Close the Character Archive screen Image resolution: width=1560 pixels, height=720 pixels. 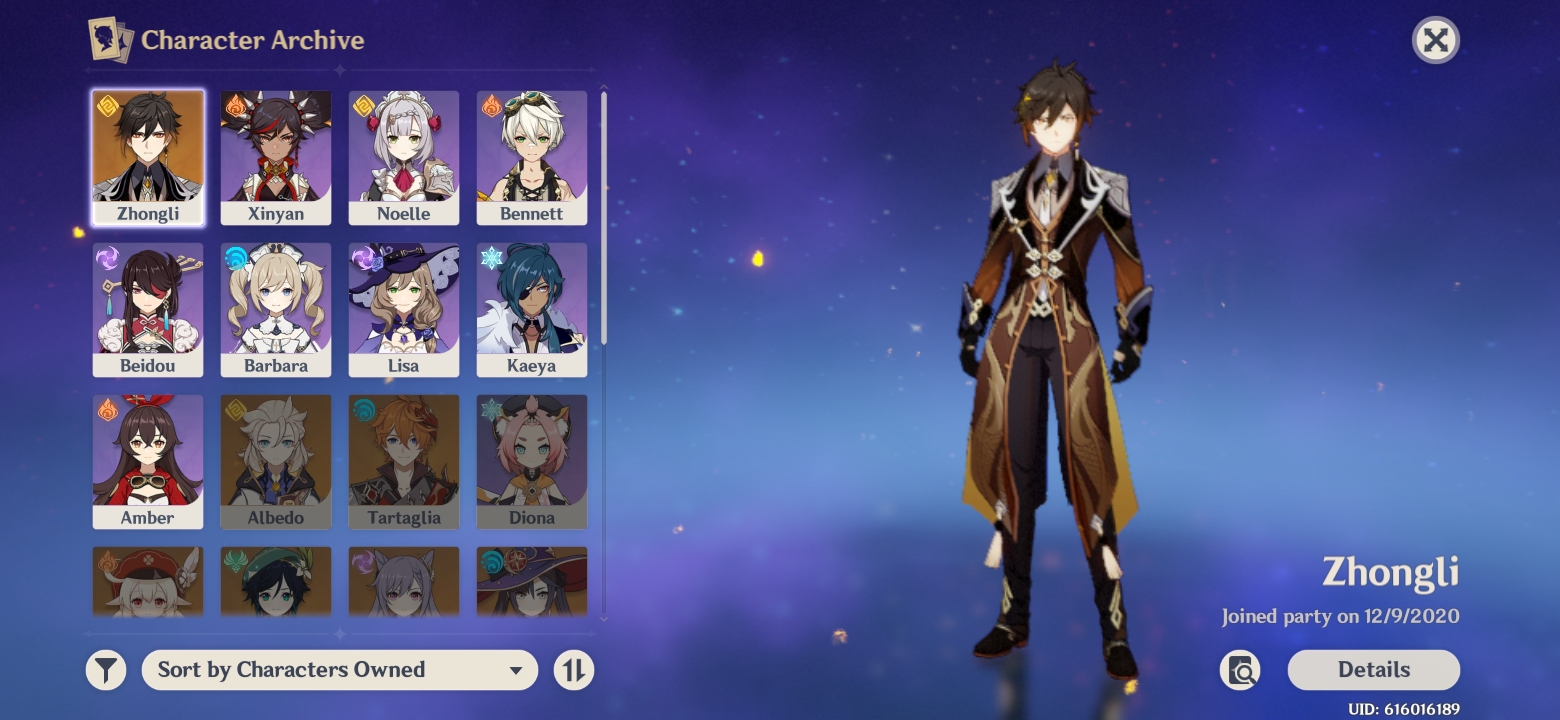click(x=1435, y=40)
